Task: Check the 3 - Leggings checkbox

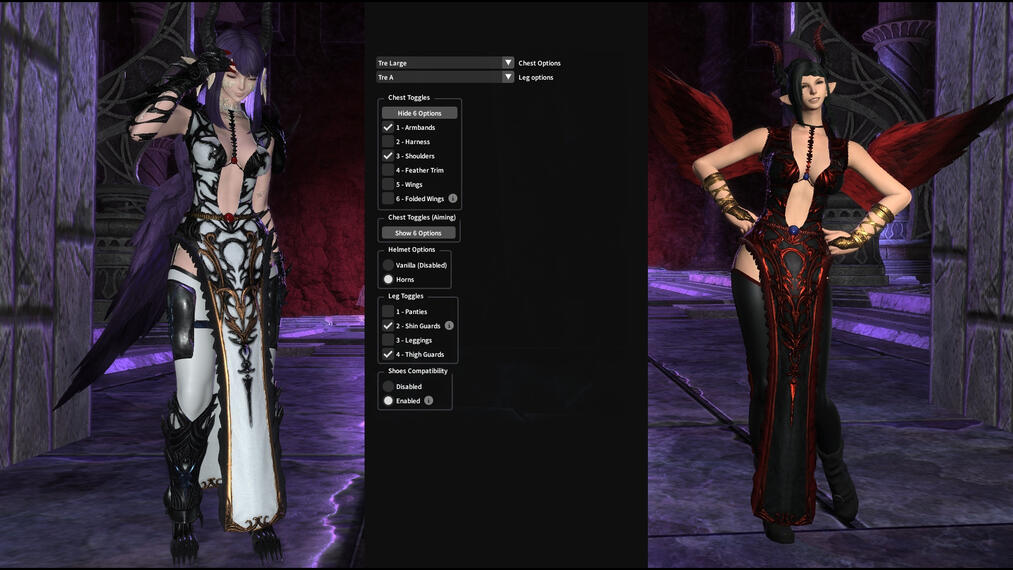Action: (x=388, y=340)
